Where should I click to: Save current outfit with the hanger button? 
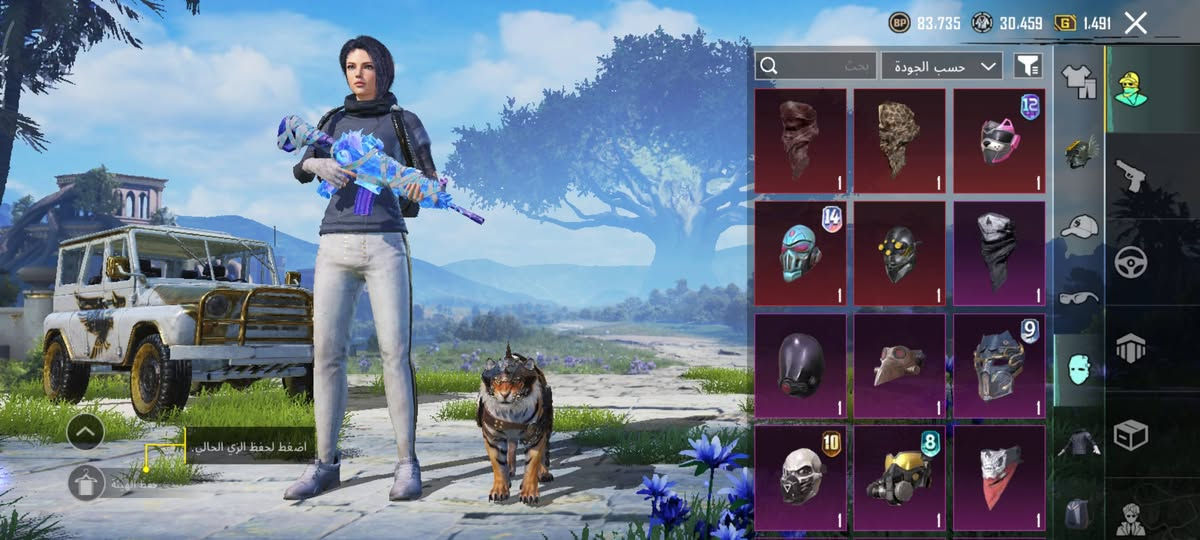[86, 483]
